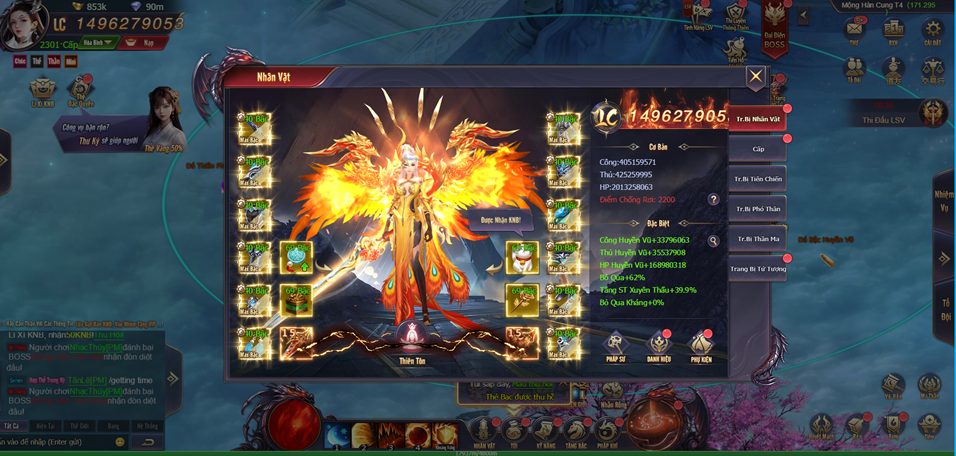The width and height of the screenshot is (956, 456).
Task: Open the Pháp Sư button
Action: pyautogui.click(x=617, y=345)
